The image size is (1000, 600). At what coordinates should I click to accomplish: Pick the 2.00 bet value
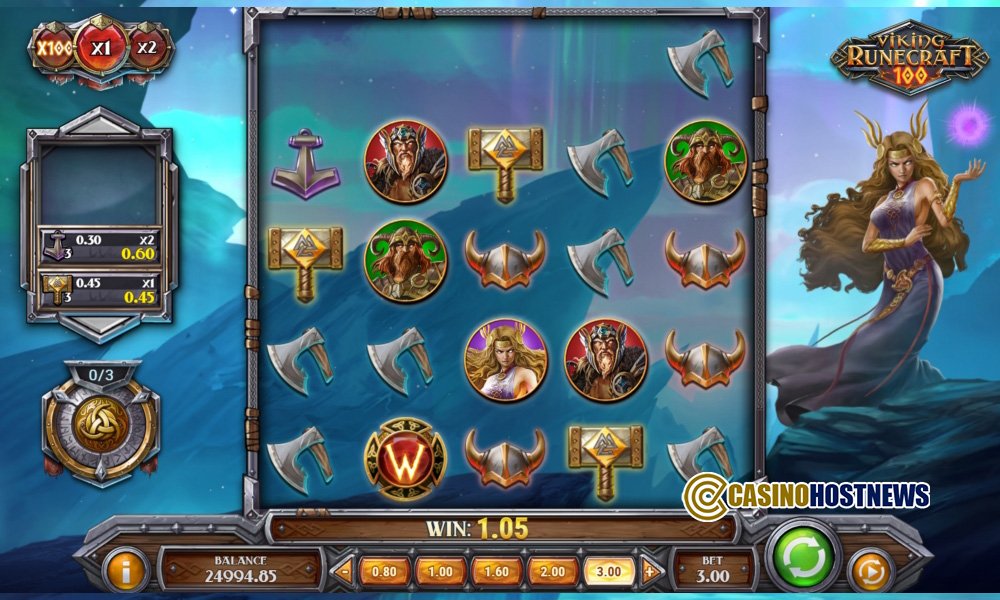tap(552, 572)
